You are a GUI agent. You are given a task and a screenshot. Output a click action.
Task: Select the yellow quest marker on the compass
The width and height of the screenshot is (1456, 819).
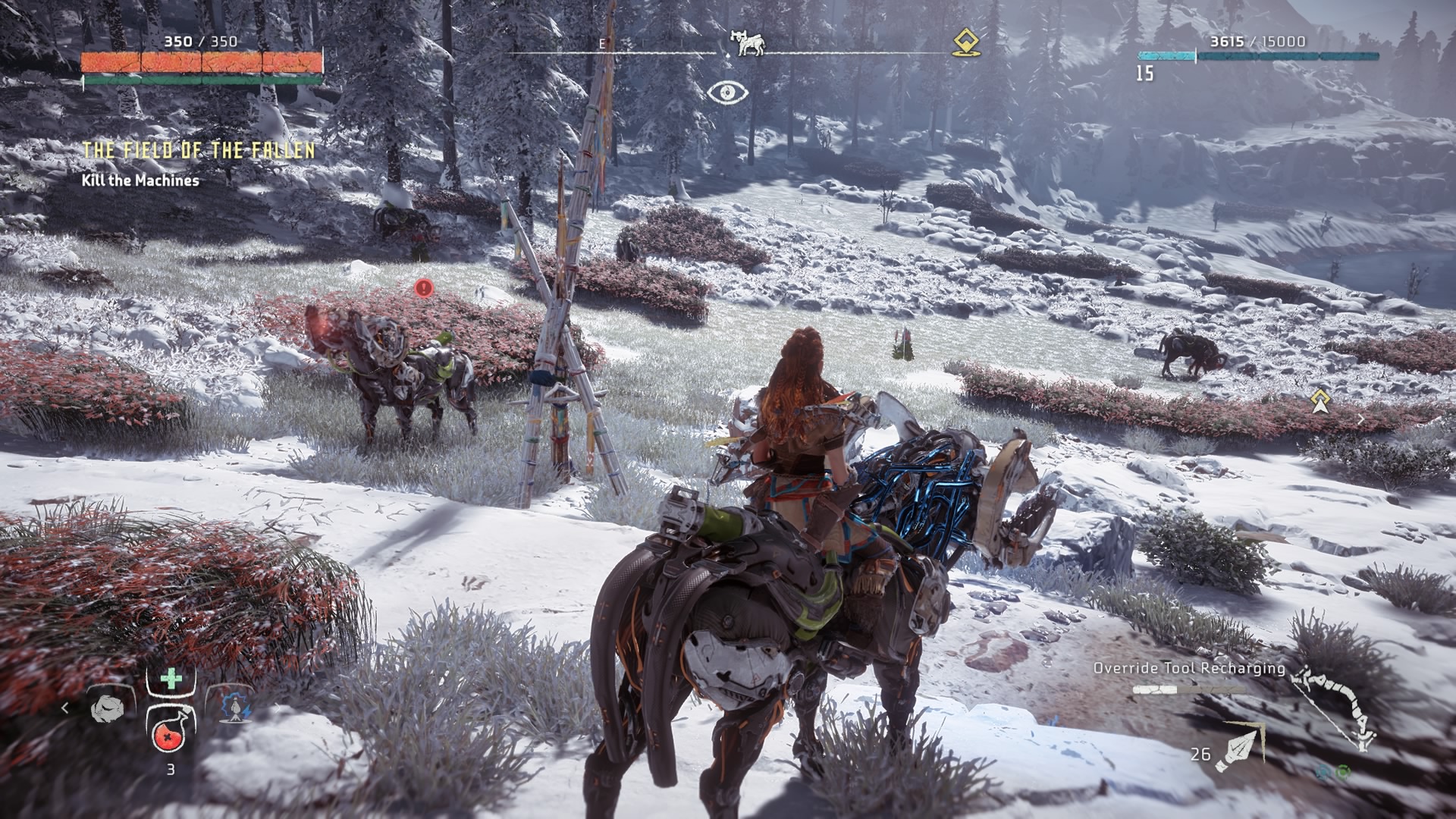[964, 42]
